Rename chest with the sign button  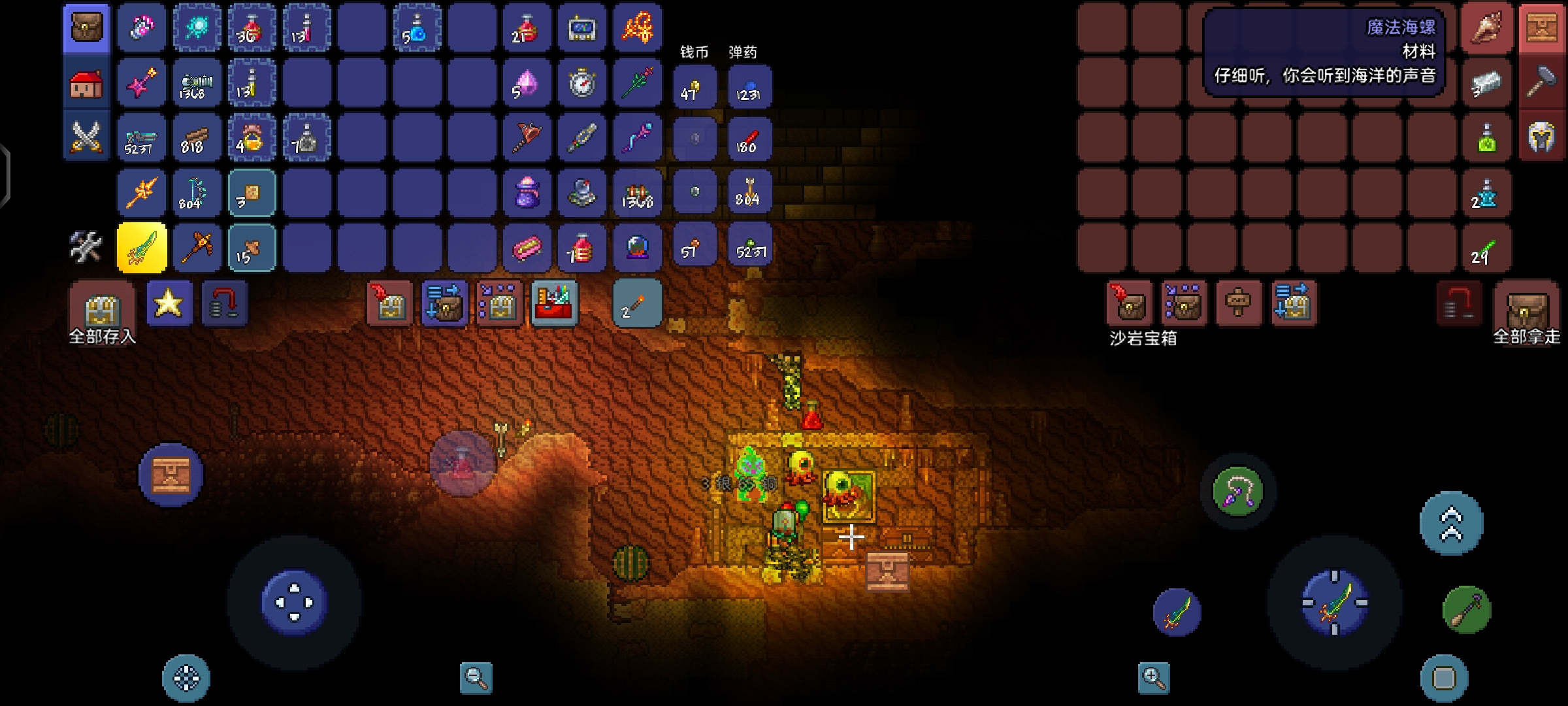pos(1237,303)
